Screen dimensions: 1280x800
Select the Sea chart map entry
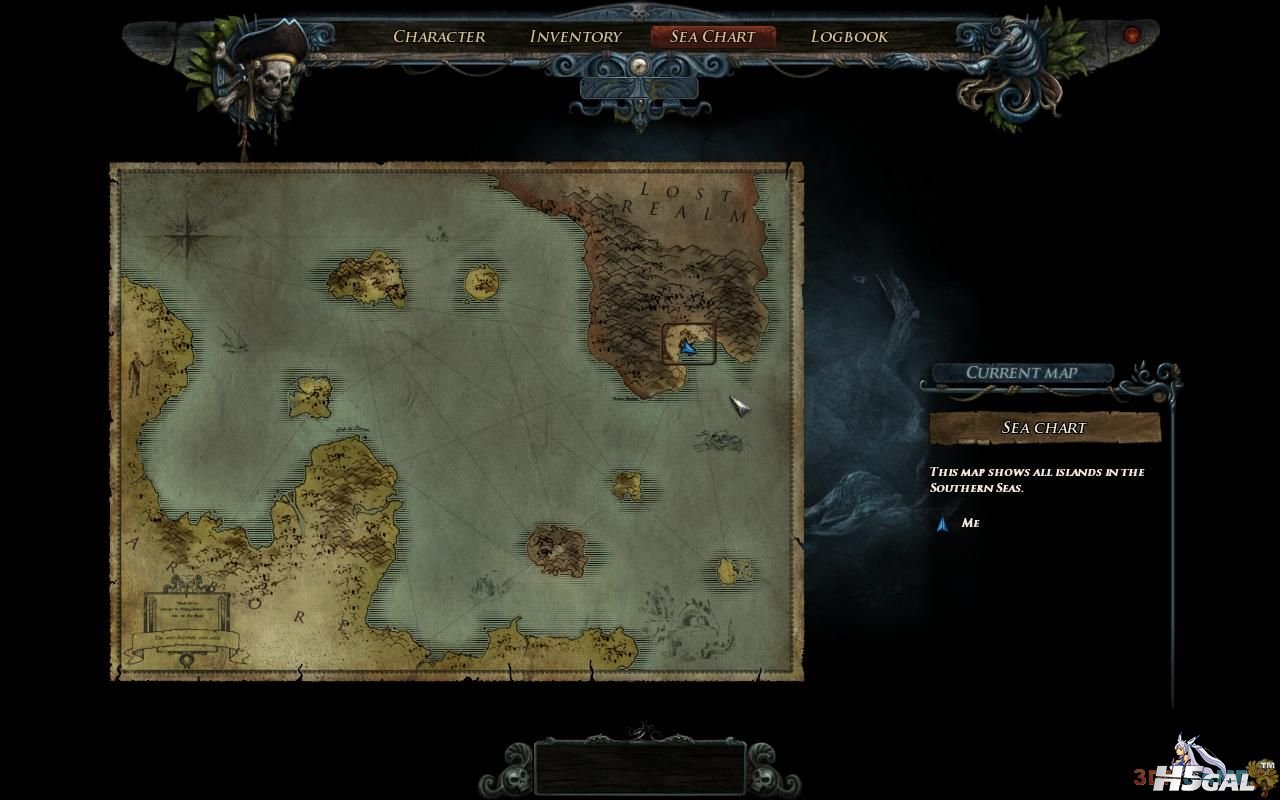pos(1044,428)
